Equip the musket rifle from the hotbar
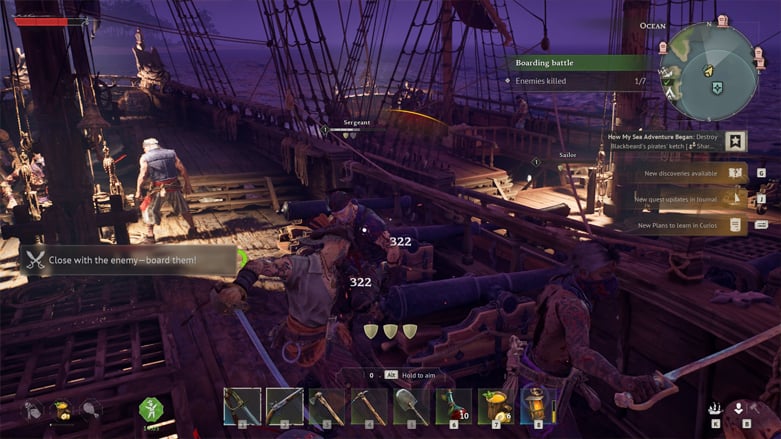This screenshot has height=439, width=781. point(285,406)
